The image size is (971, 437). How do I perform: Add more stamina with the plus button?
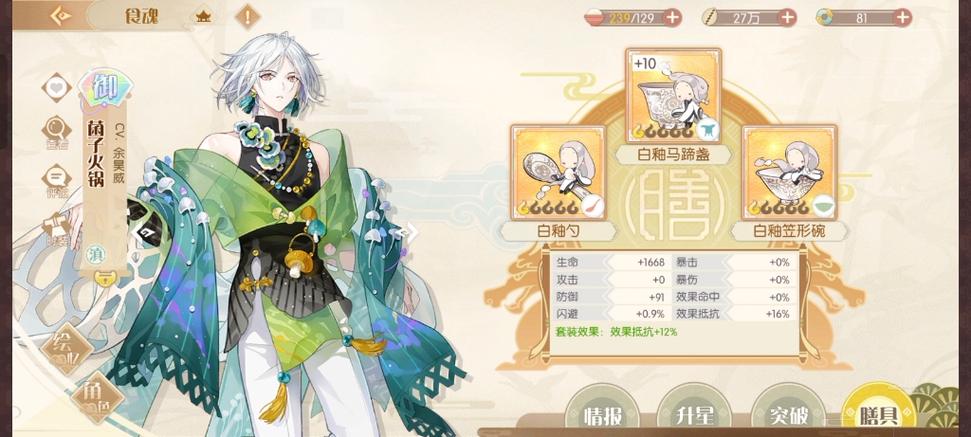tap(672, 17)
